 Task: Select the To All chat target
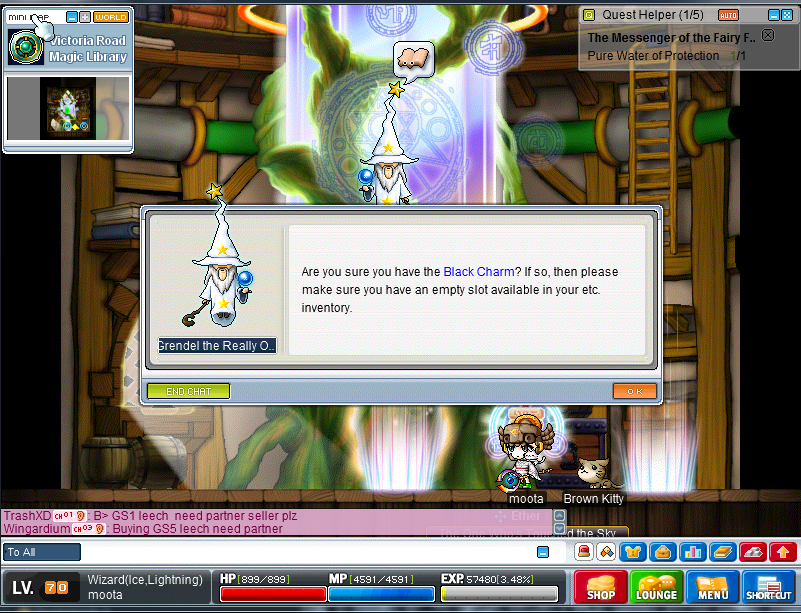pos(42,552)
